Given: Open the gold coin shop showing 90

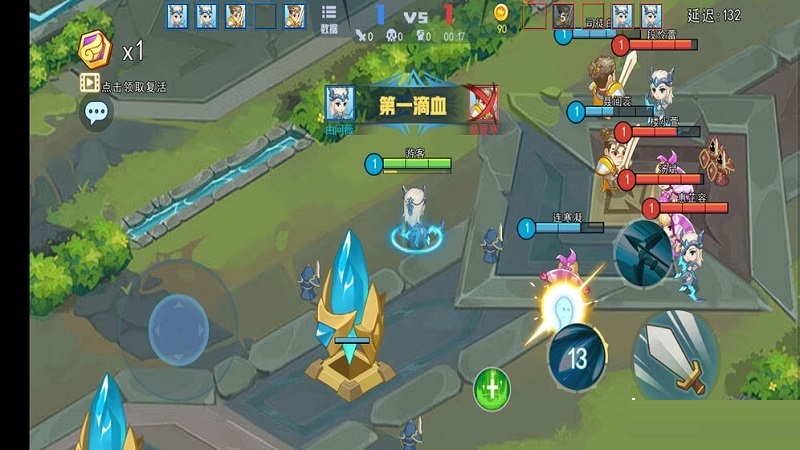Looking at the screenshot, I should point(501,18).
